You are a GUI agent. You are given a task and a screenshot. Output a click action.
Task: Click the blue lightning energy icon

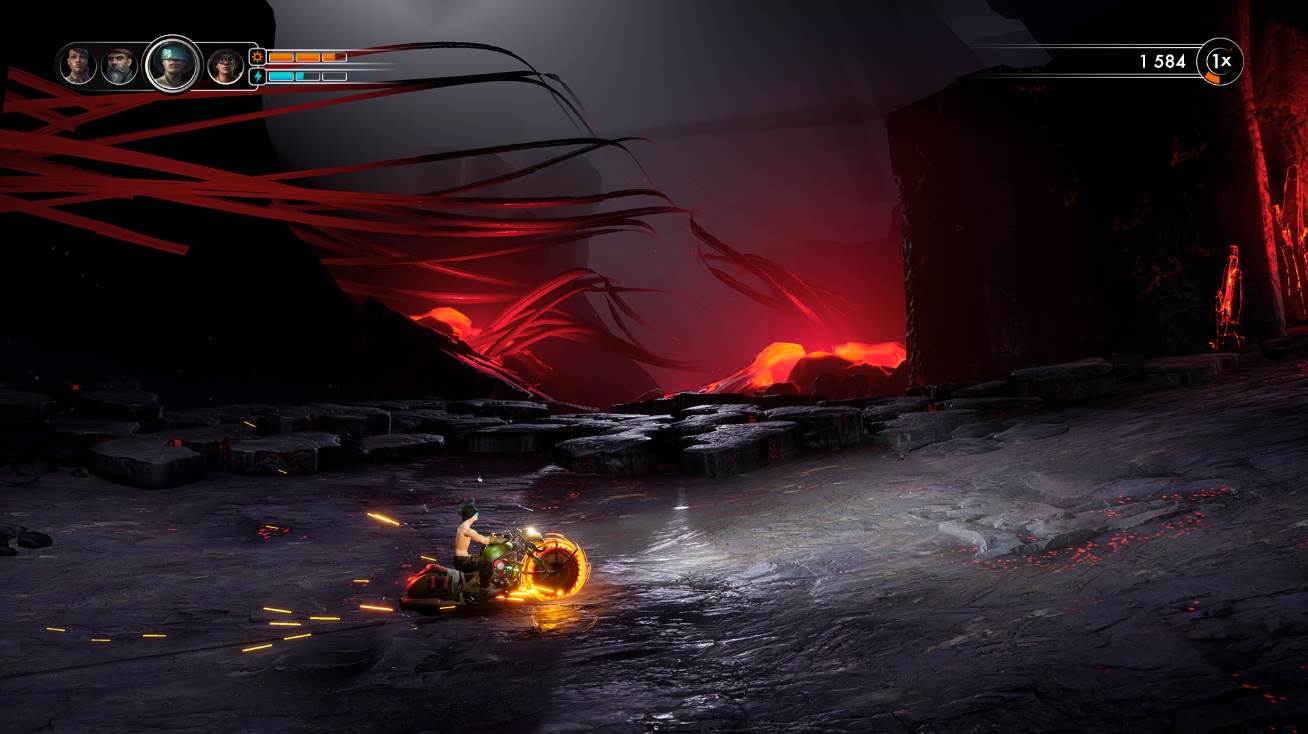click(x=257, y=76)
